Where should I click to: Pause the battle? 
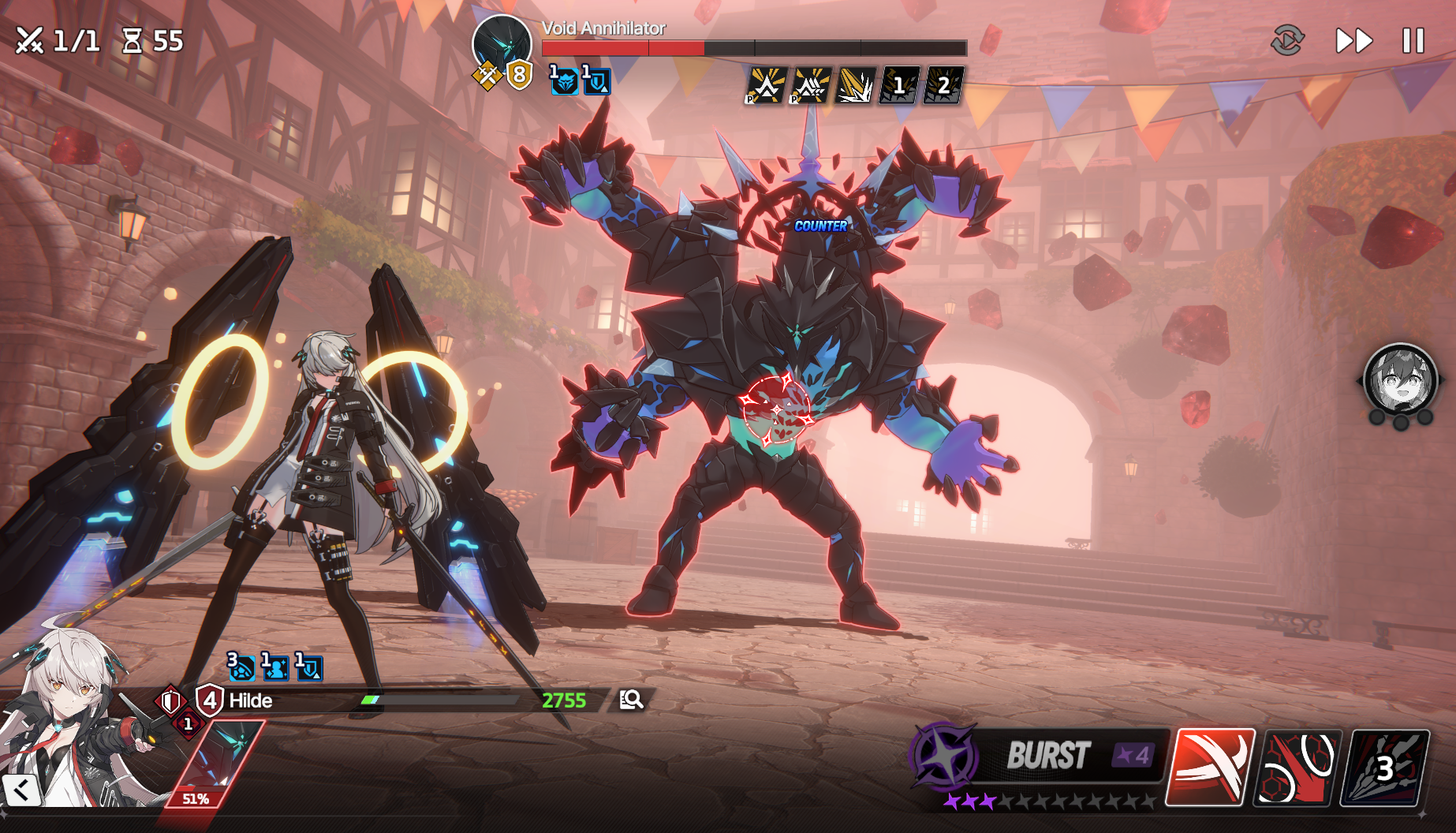tap(1413, 41)
